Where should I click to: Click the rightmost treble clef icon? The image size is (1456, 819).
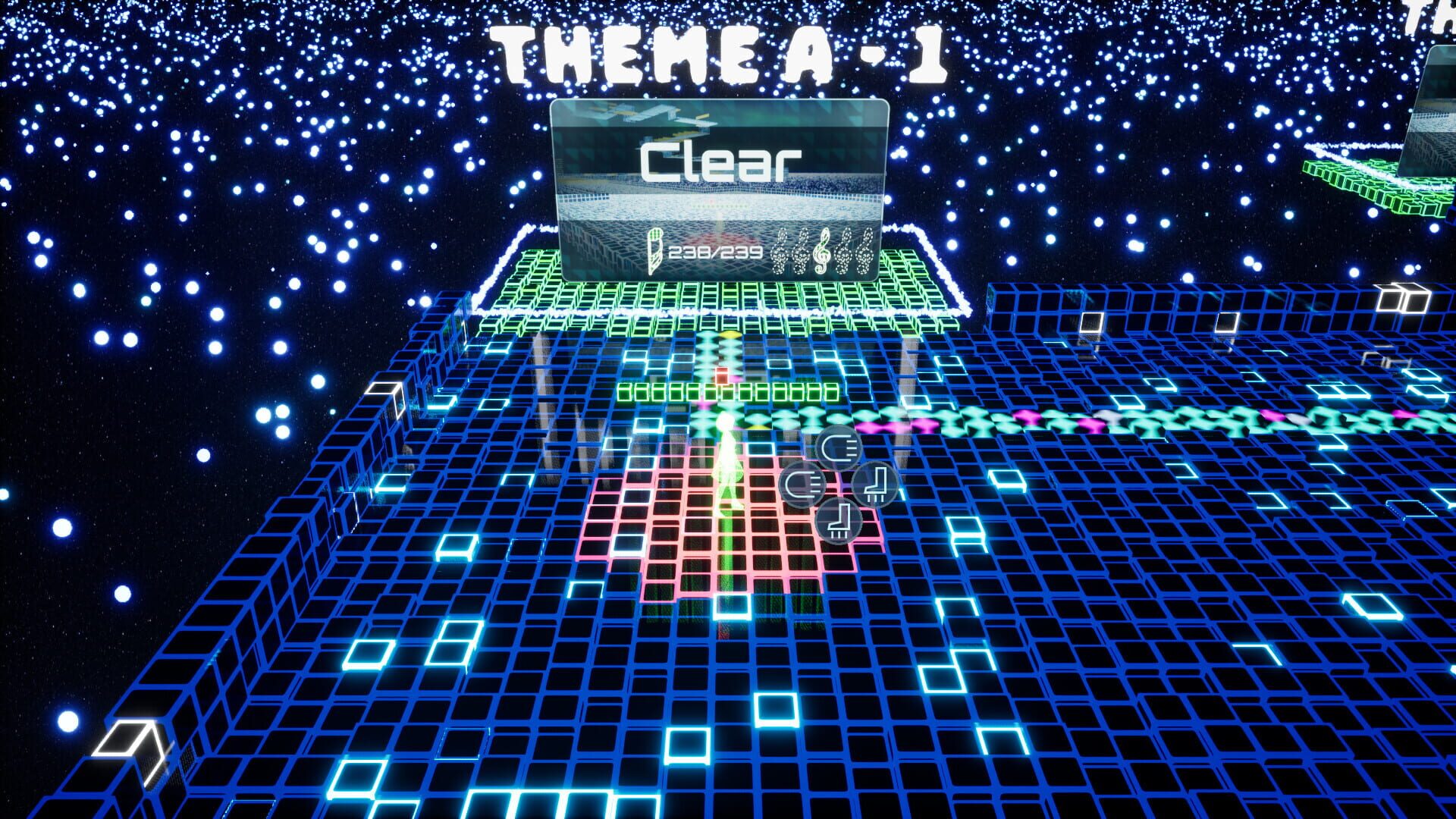(x=866, y=252)
